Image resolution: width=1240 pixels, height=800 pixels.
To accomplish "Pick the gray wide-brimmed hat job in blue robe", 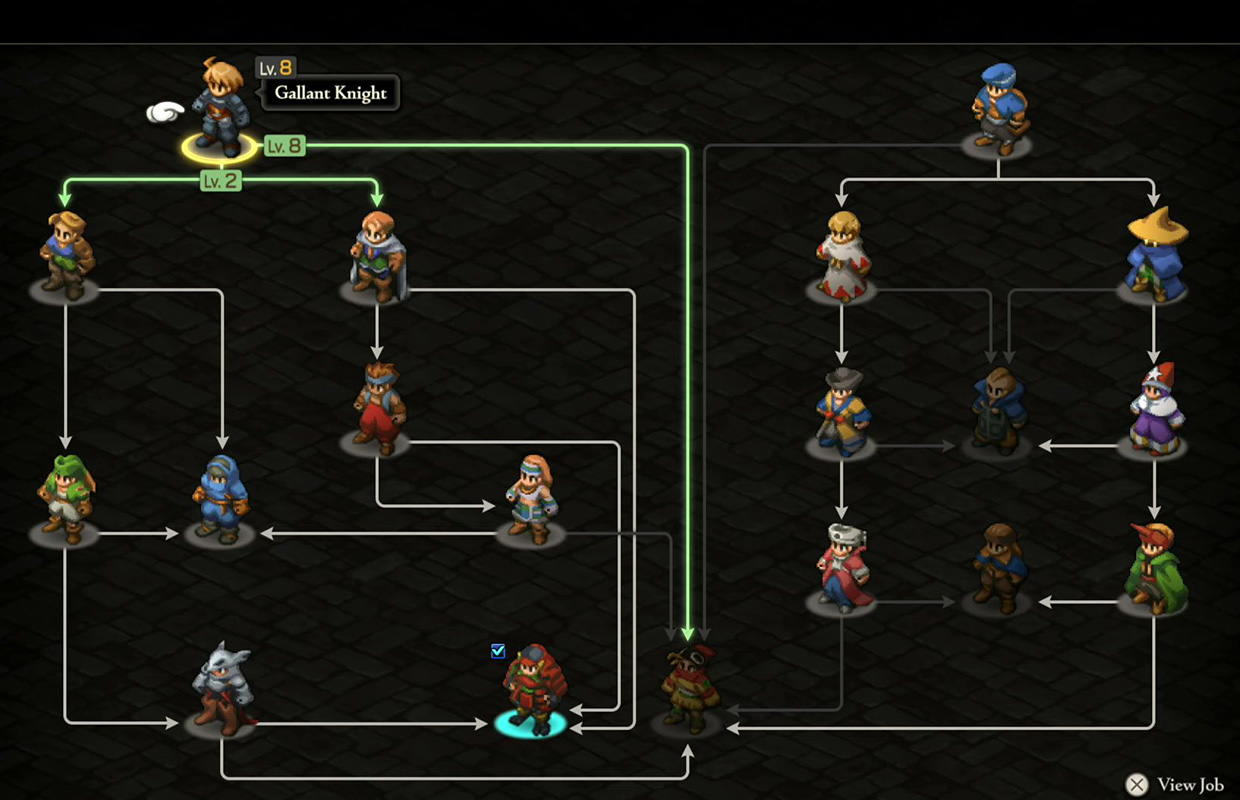I will tap(842, 412).
